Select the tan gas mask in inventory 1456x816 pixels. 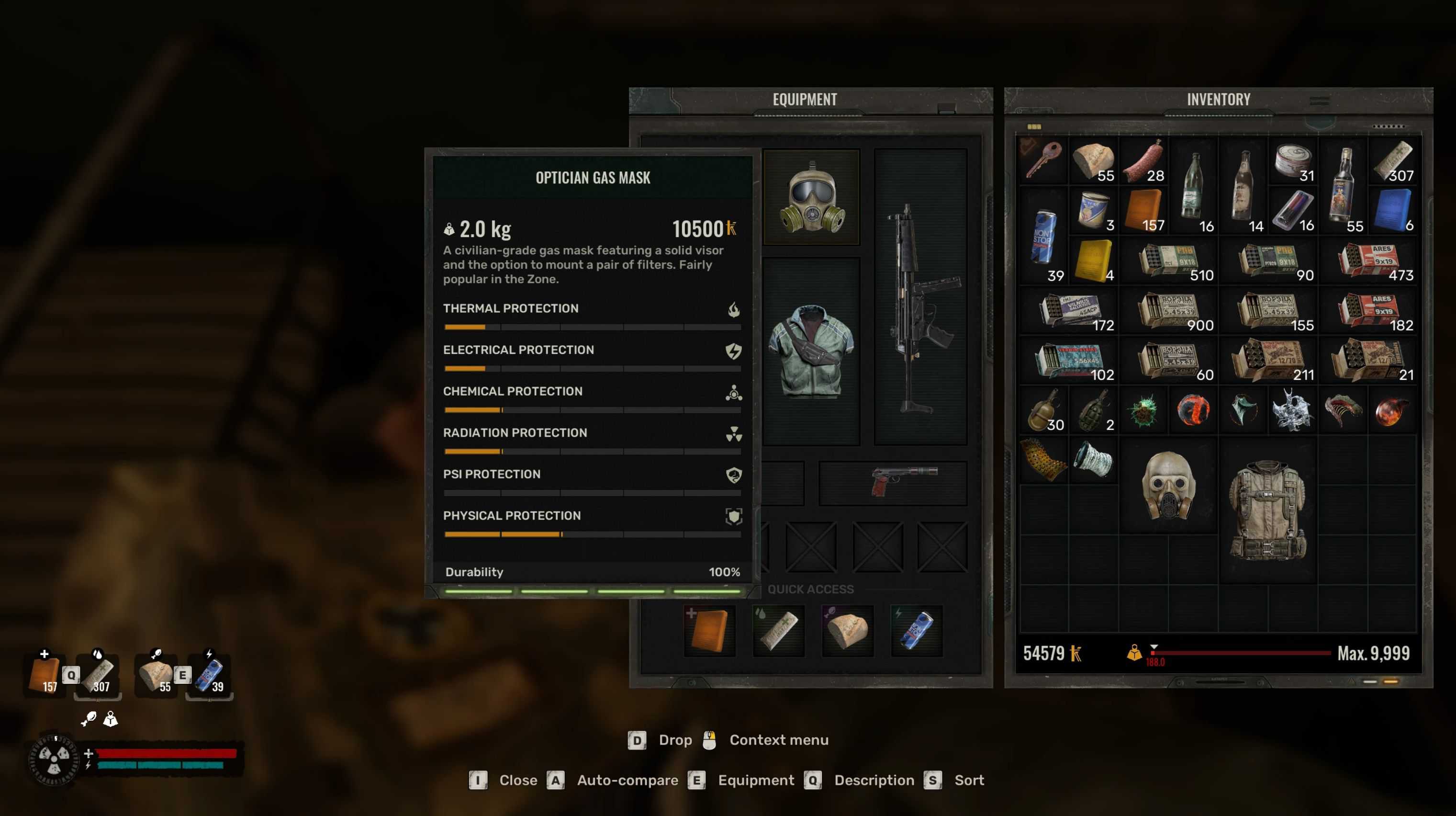coord(1168,485)
